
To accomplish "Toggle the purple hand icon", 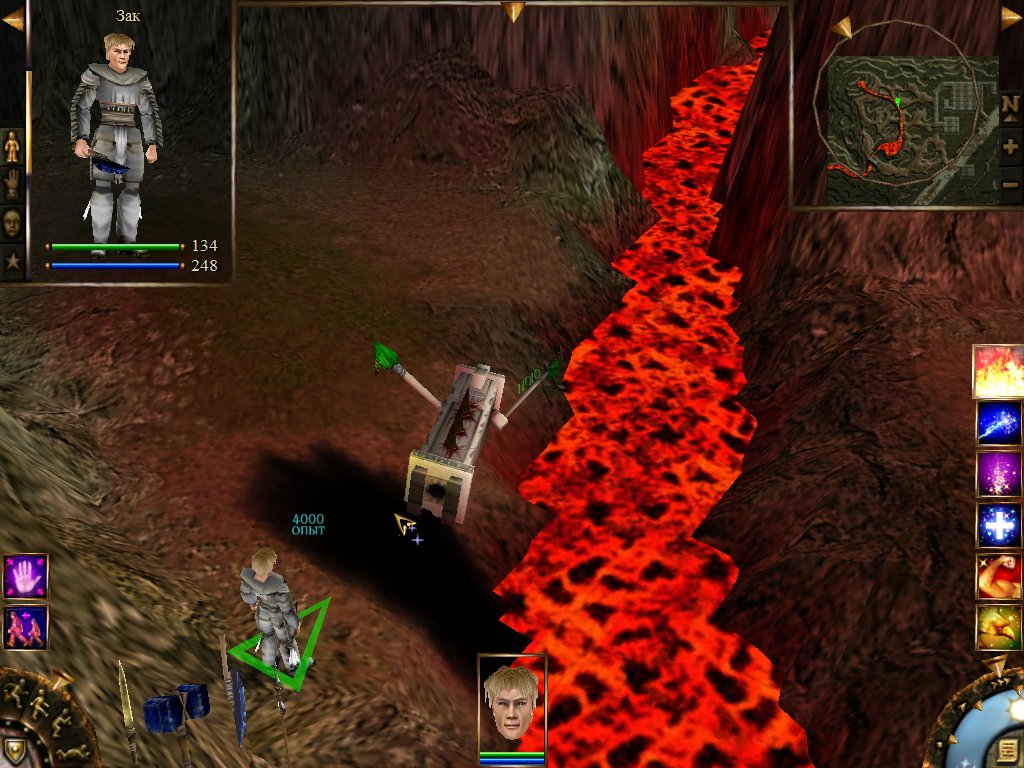I will (x=25, y=576).
